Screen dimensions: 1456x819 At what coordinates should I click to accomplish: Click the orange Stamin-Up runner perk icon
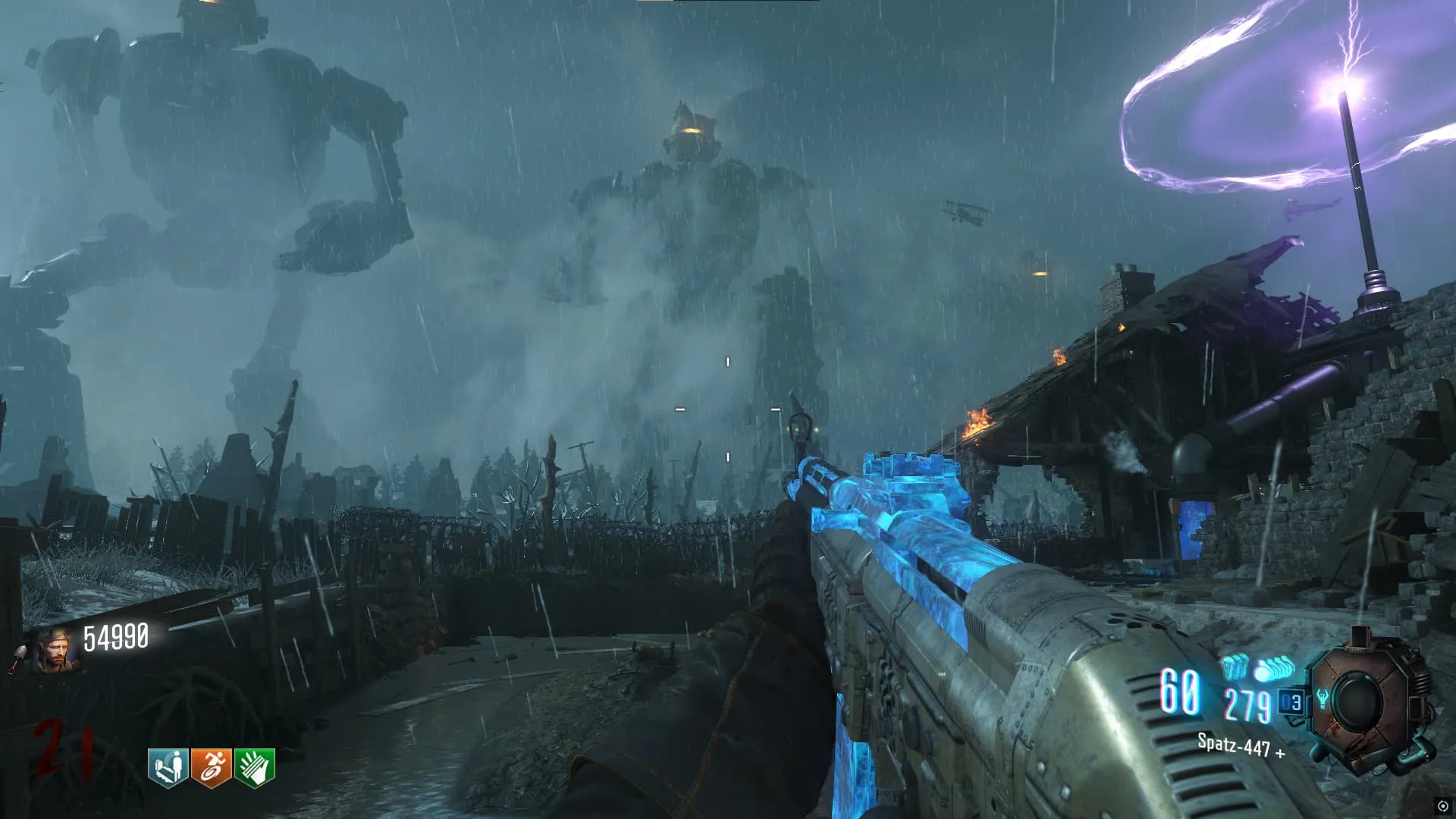coord(211,767)
